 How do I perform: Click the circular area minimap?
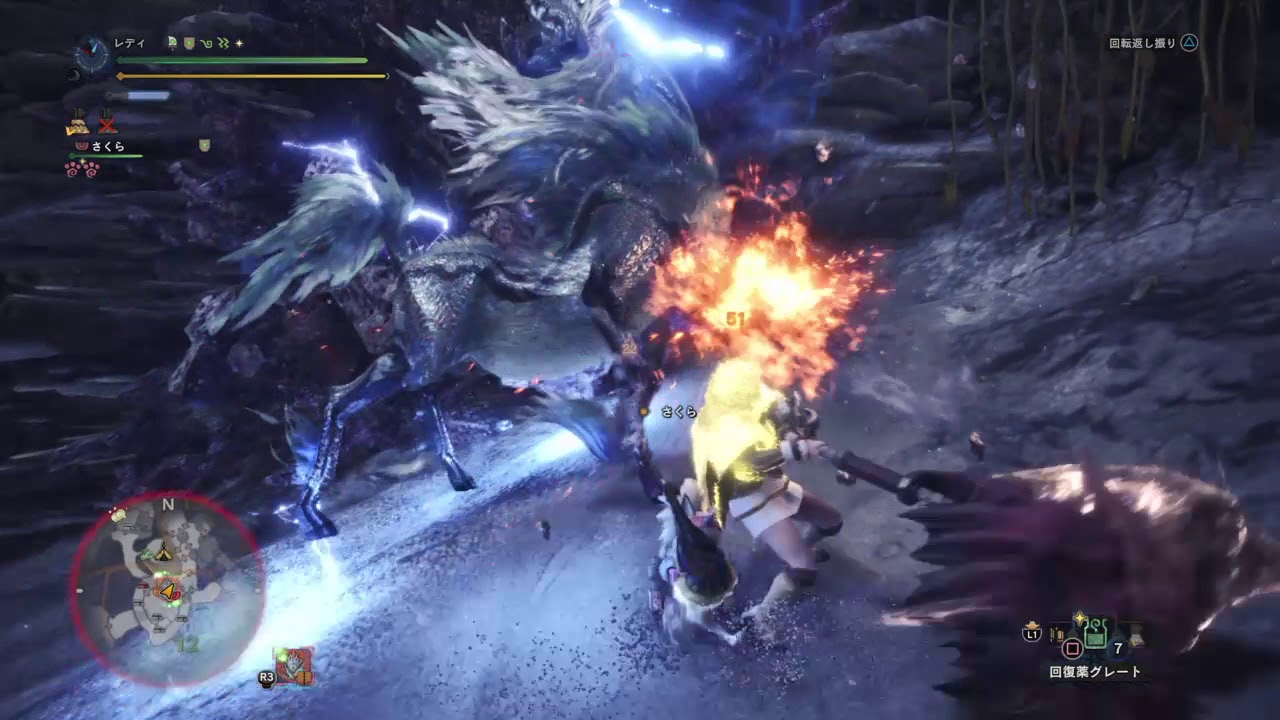point(167,588)
